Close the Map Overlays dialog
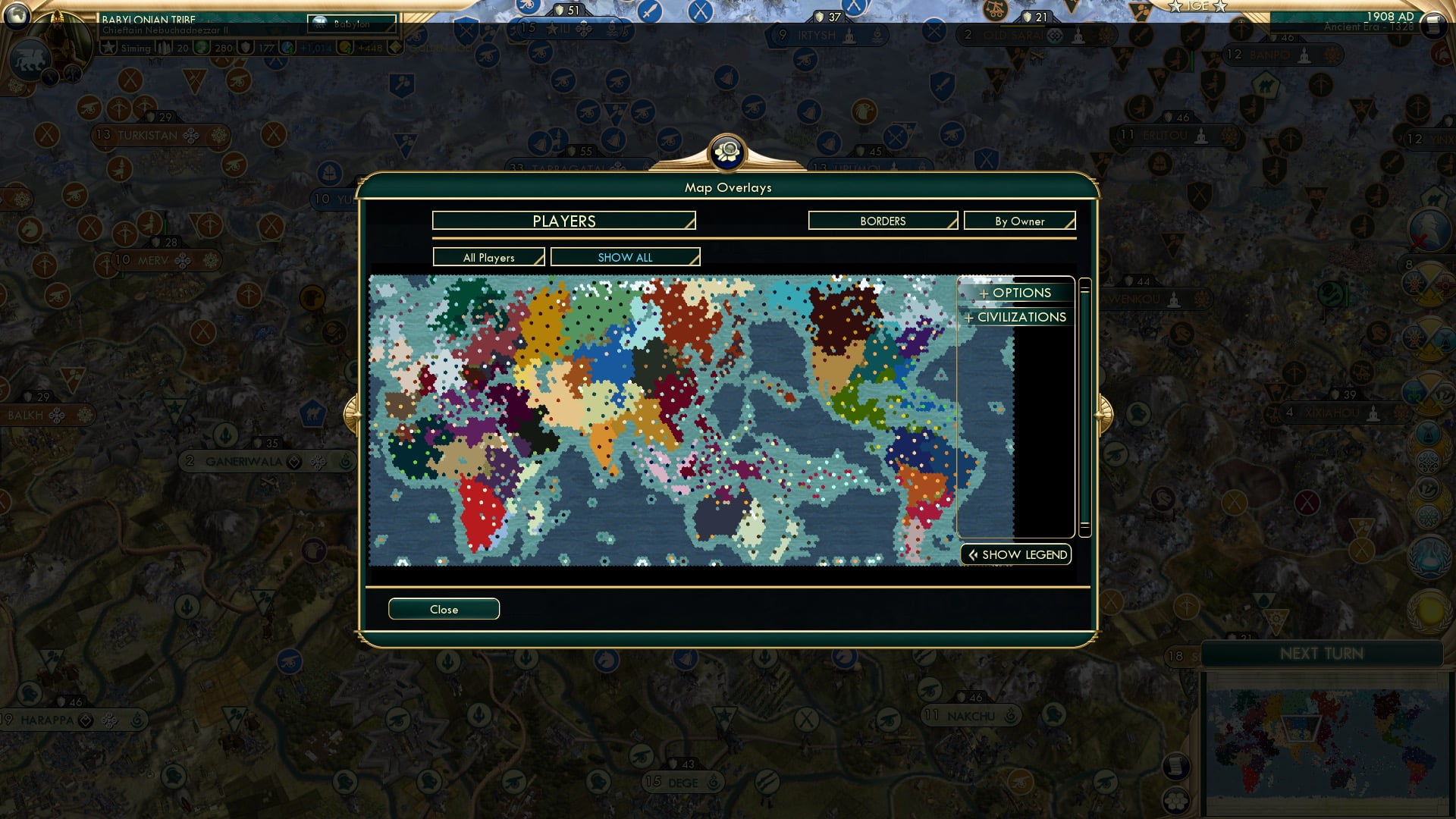The width and height of the screenshot is (1456, 819). point(444,609)
